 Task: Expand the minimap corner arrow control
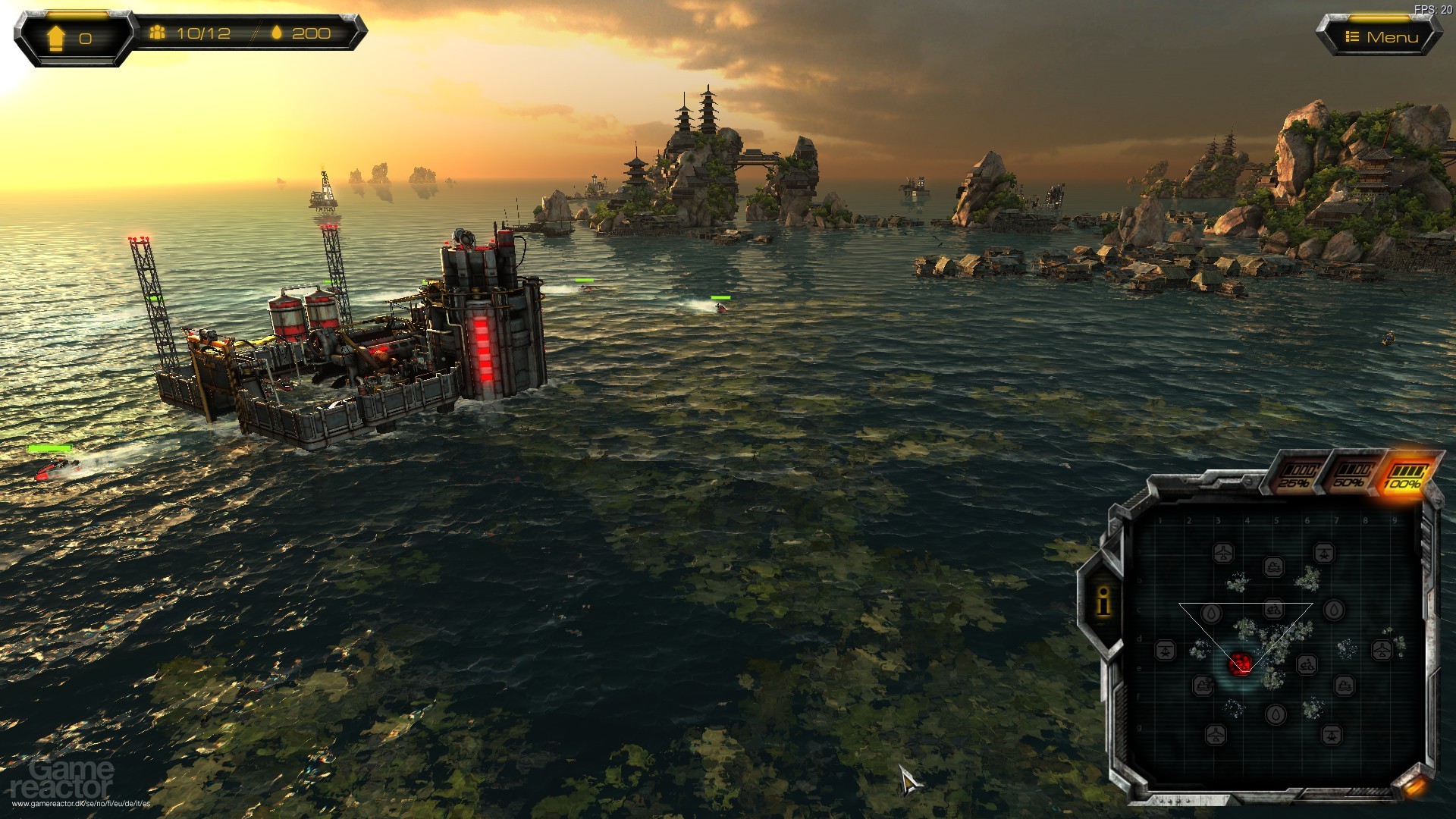coord(1414,786)
